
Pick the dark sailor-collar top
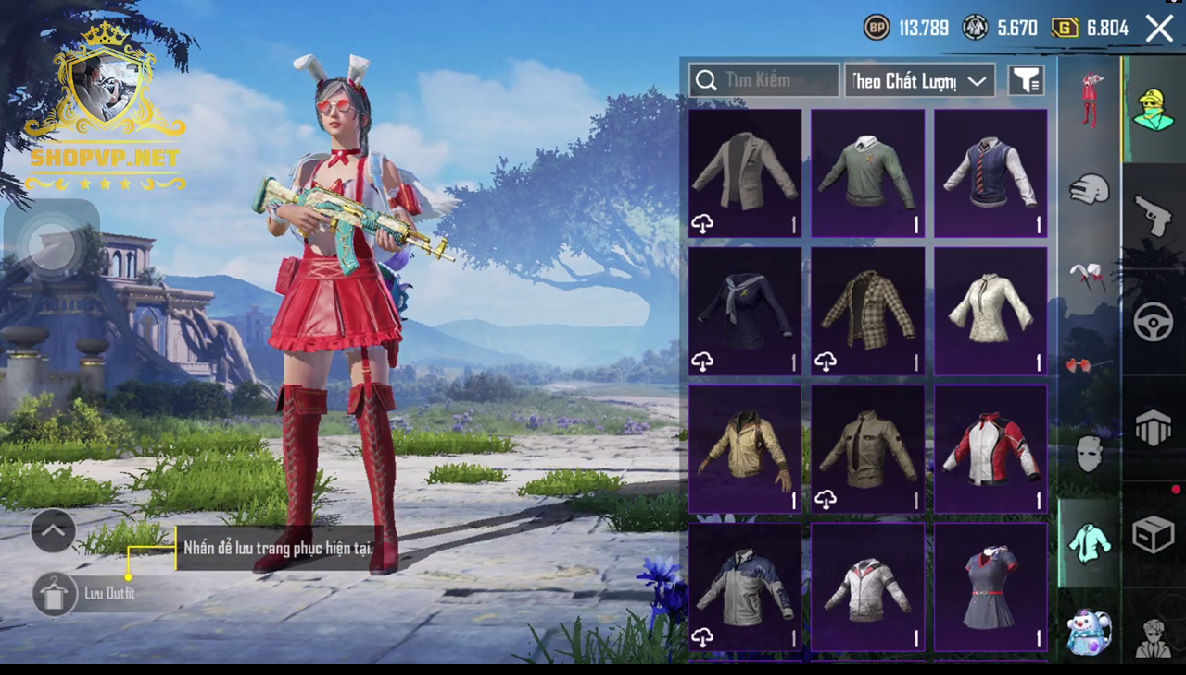pos(745,310)
